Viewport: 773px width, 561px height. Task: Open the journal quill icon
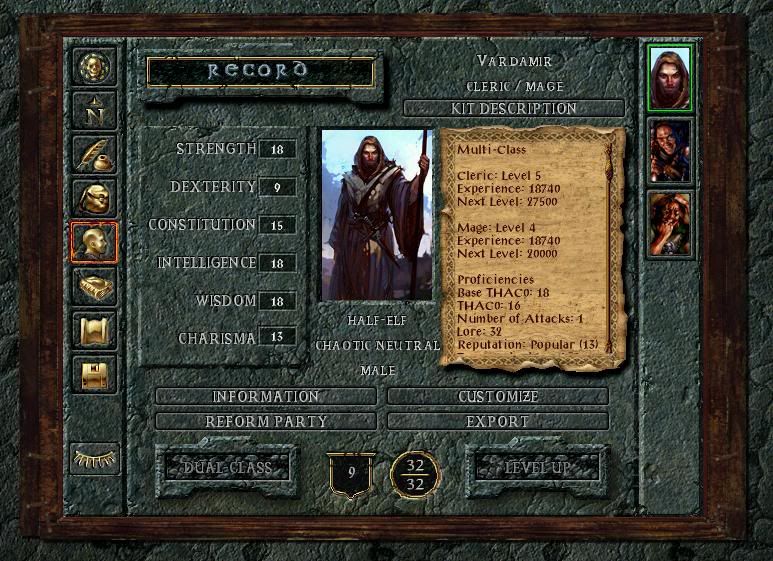94,153
